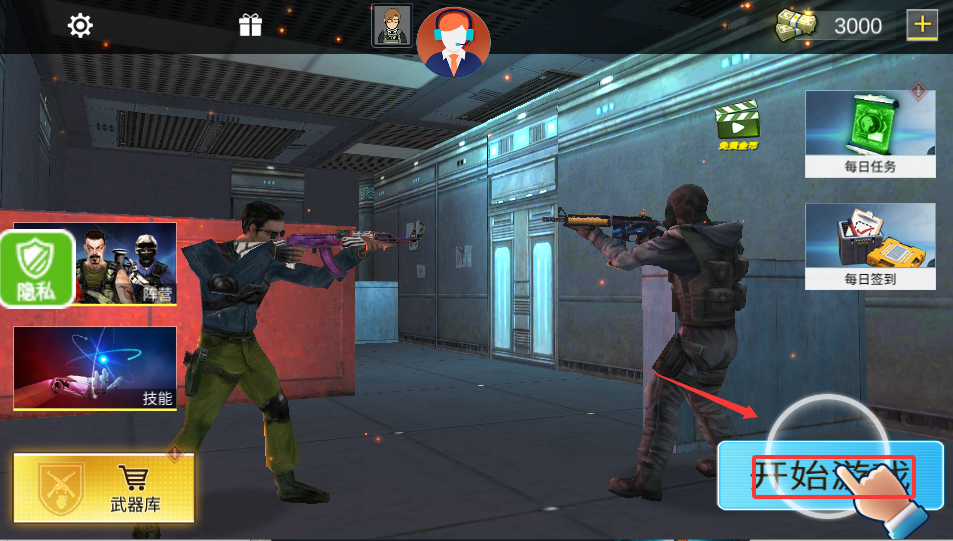Add more cash with plus button
Image resolution: width=953 pixels, height=541 pixels.
point(921,24)
